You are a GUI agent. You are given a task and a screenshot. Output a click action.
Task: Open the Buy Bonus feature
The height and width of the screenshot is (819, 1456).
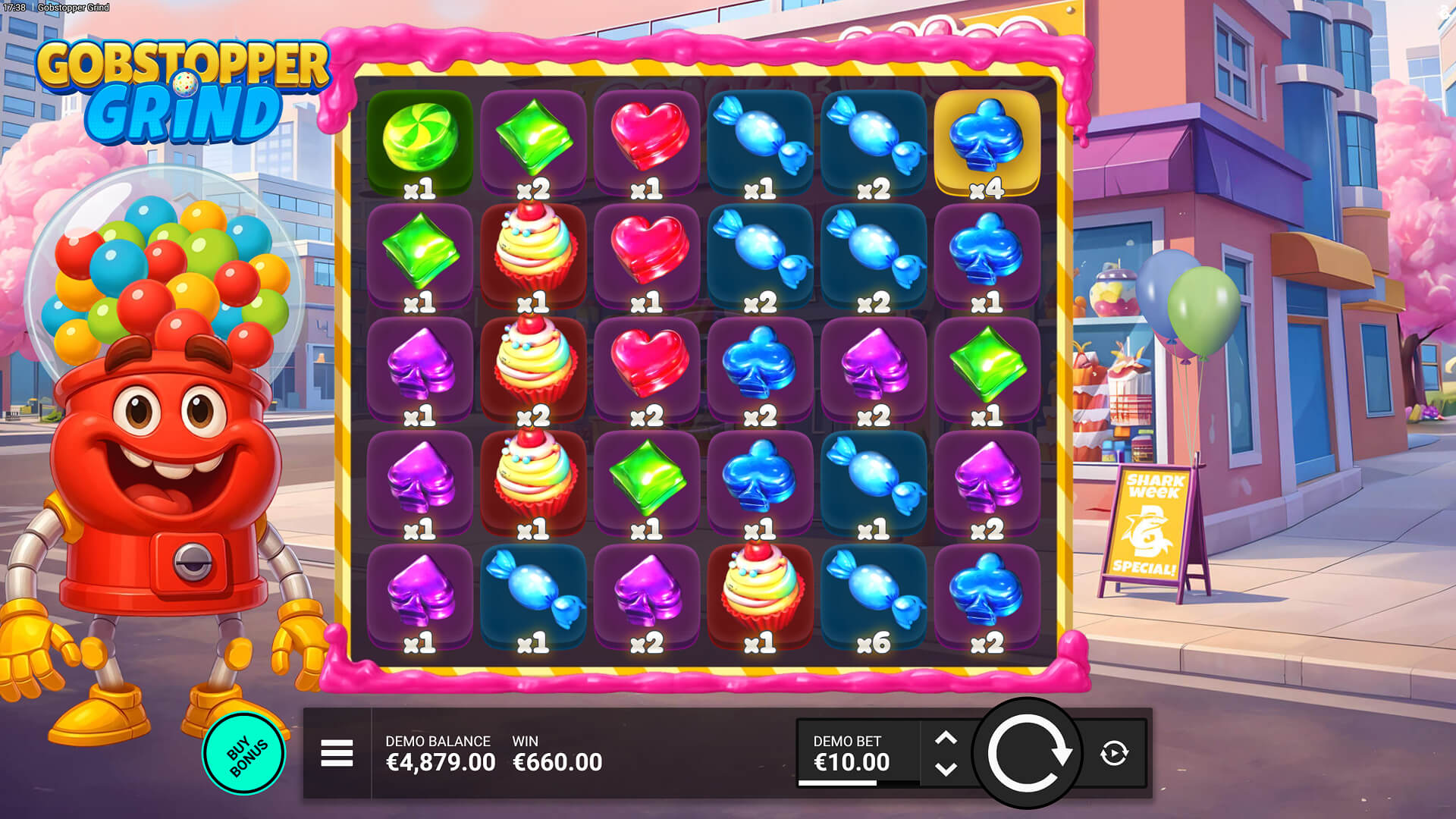[x=244, y=755]
